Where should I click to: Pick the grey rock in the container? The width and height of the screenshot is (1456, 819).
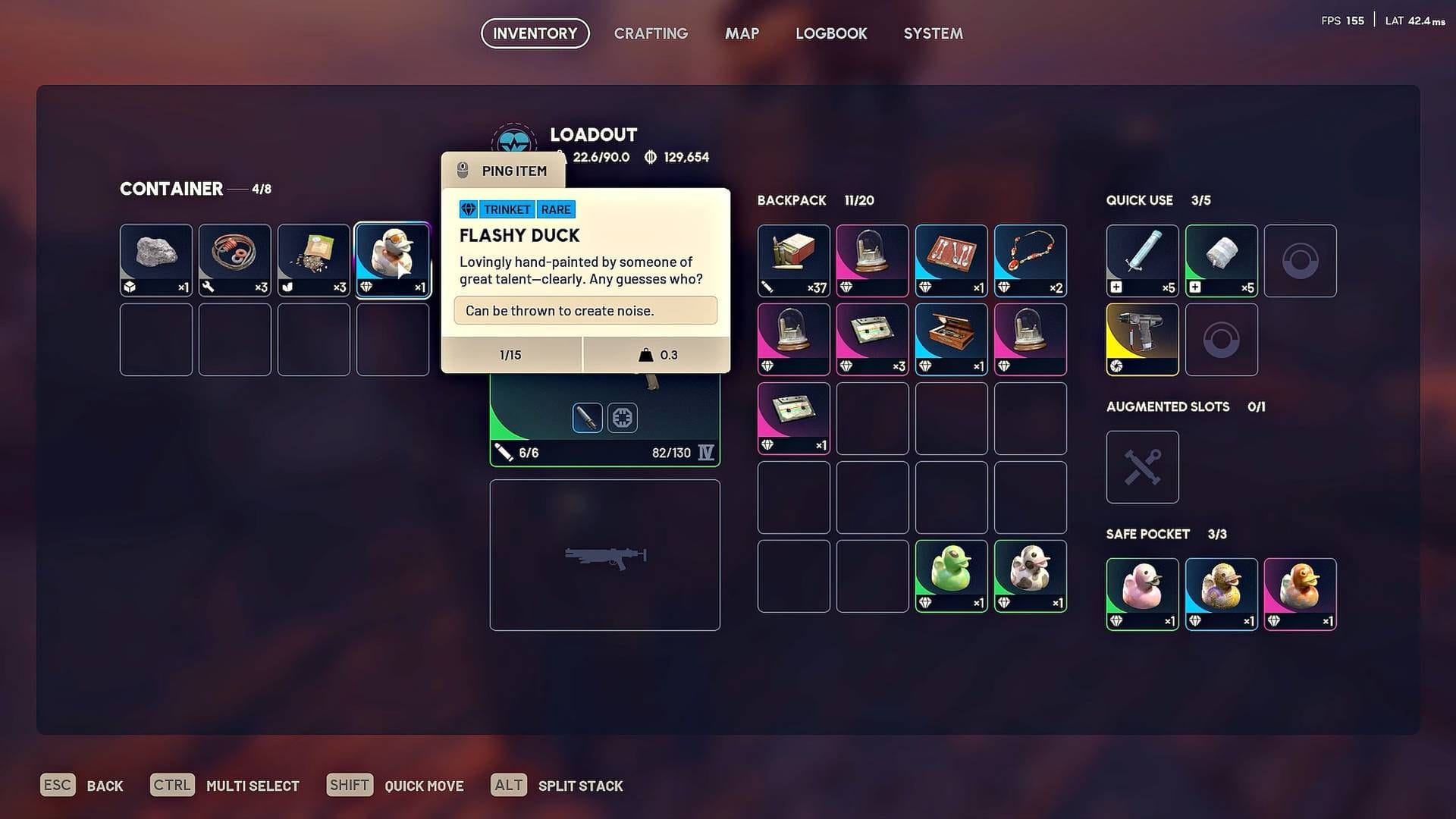(156, 259)
